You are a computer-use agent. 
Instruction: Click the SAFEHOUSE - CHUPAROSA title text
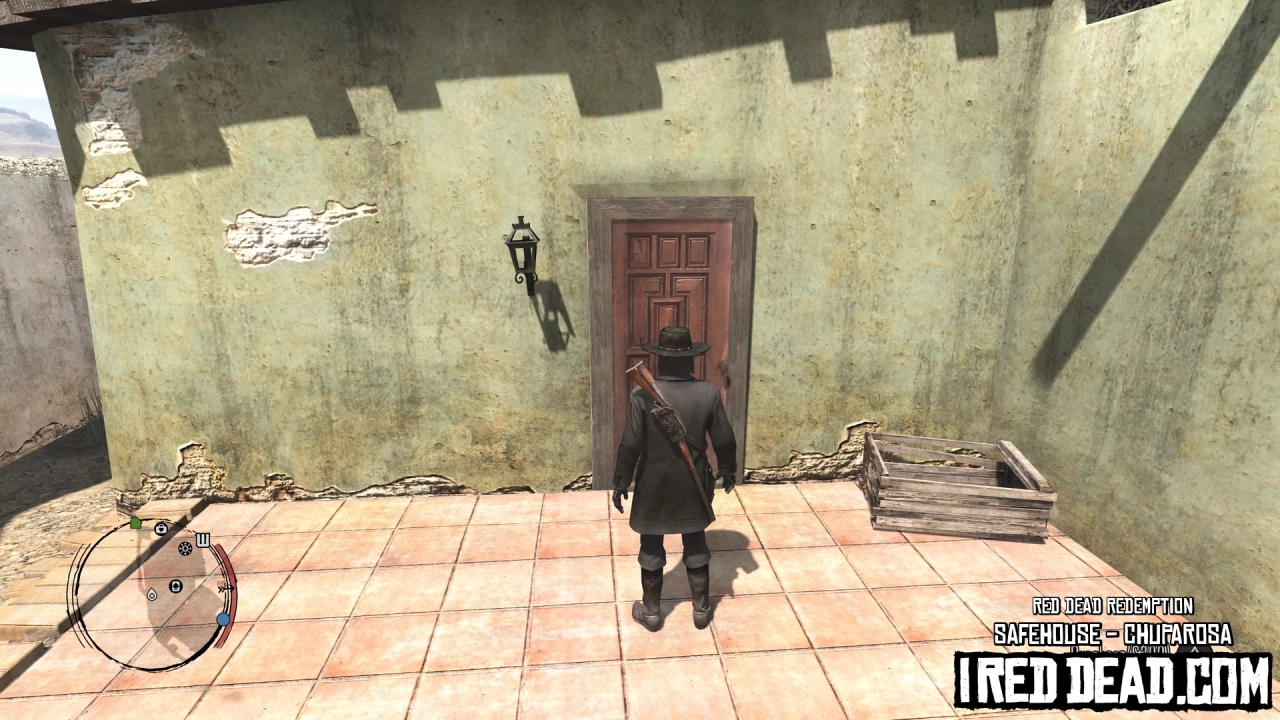pyautogui.click(x=1112, y=632)
